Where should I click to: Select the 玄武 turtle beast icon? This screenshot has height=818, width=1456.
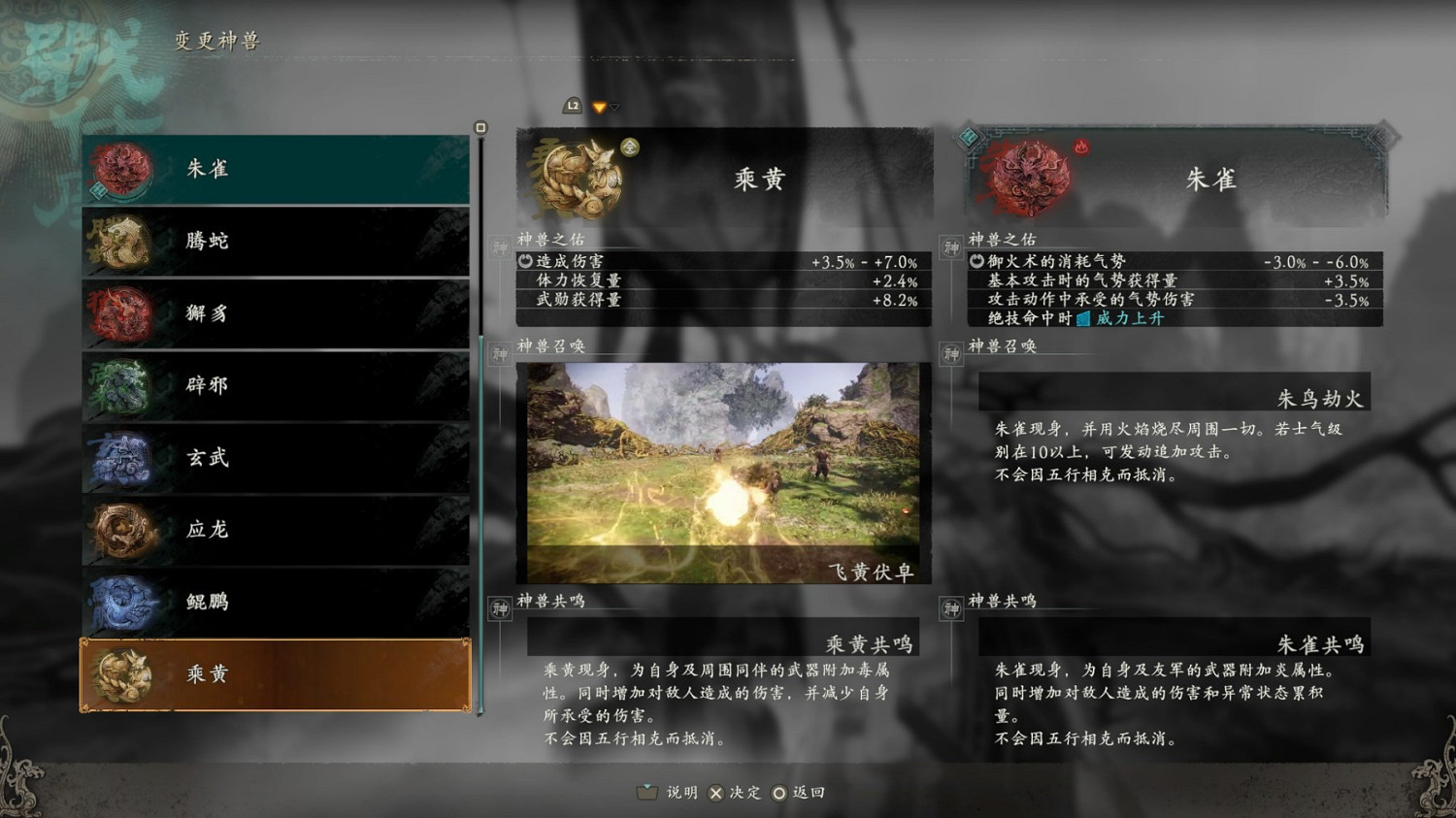point(123,458)
